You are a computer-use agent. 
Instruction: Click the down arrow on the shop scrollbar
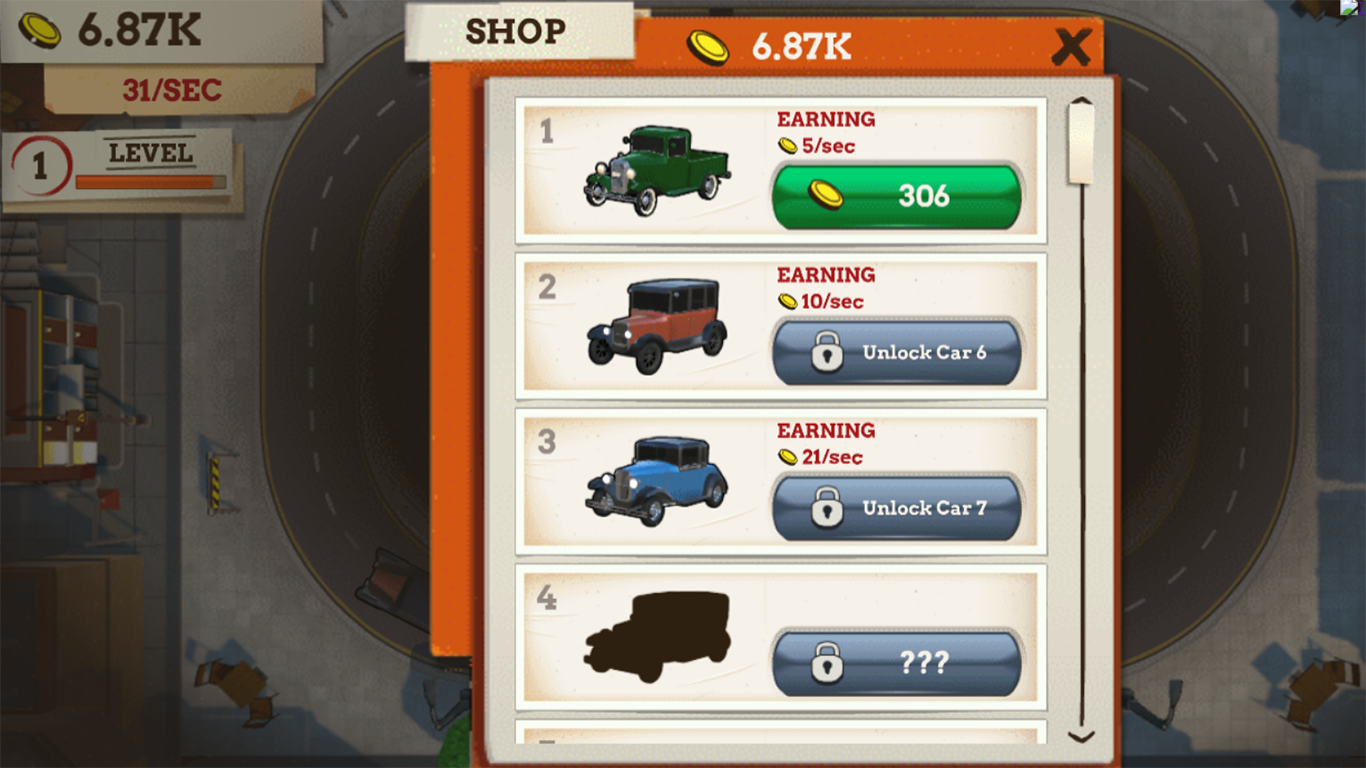coord(1080,735)
